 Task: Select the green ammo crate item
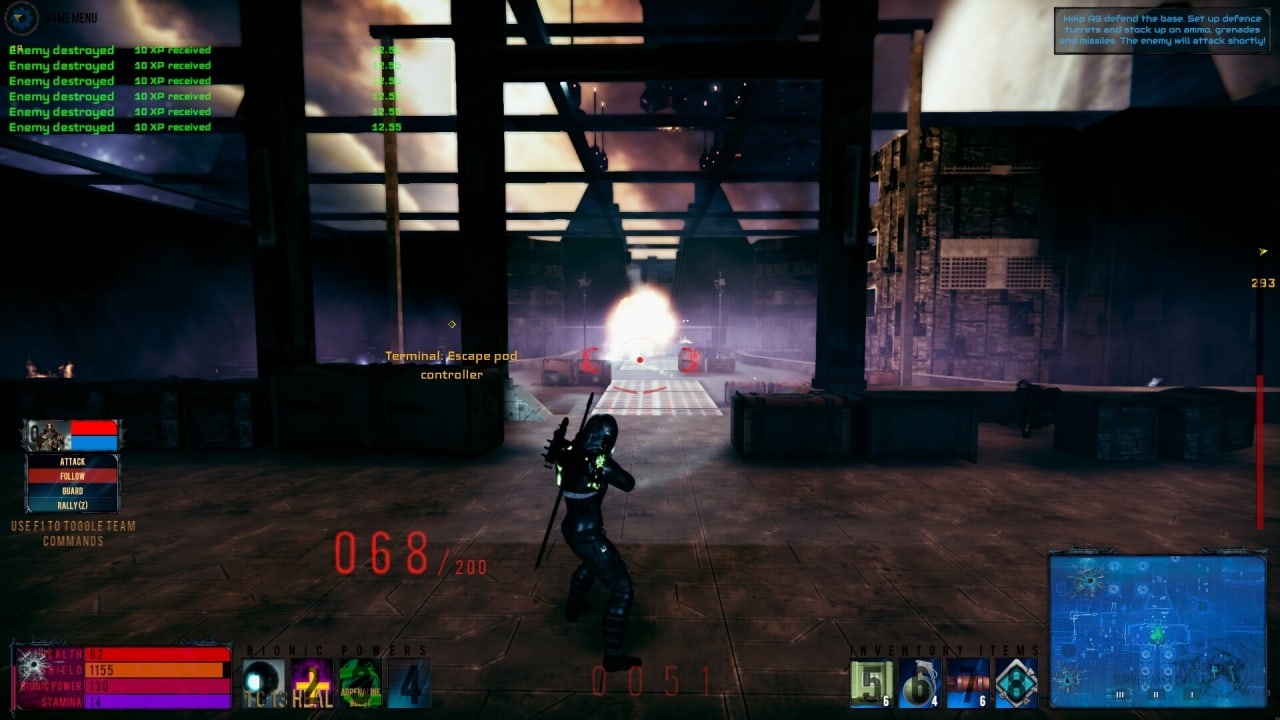[x=871, y=684]
